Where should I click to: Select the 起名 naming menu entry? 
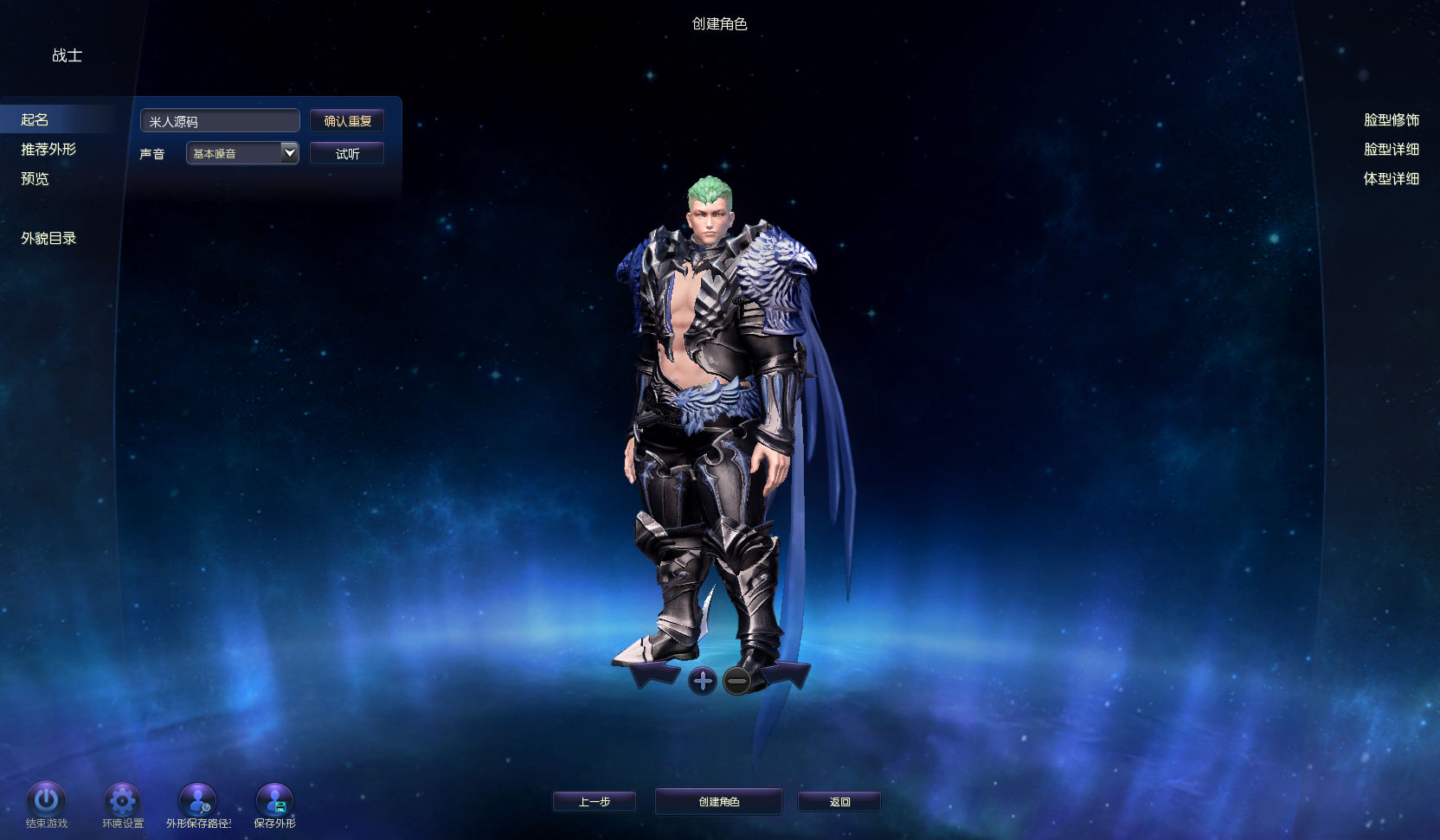pyautogui.click(x=35, y=119)
